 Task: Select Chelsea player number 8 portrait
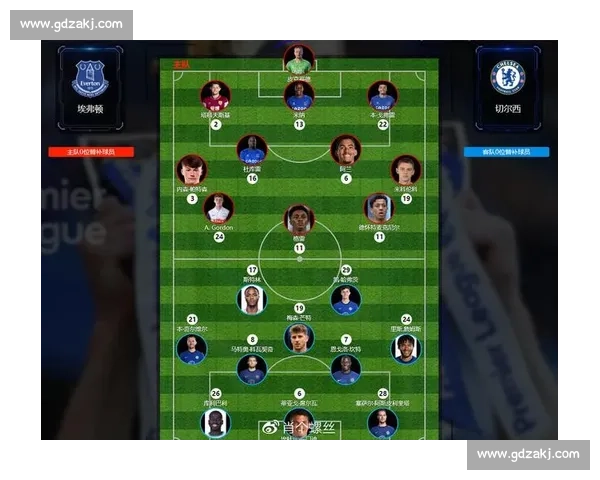click(252, 369)
